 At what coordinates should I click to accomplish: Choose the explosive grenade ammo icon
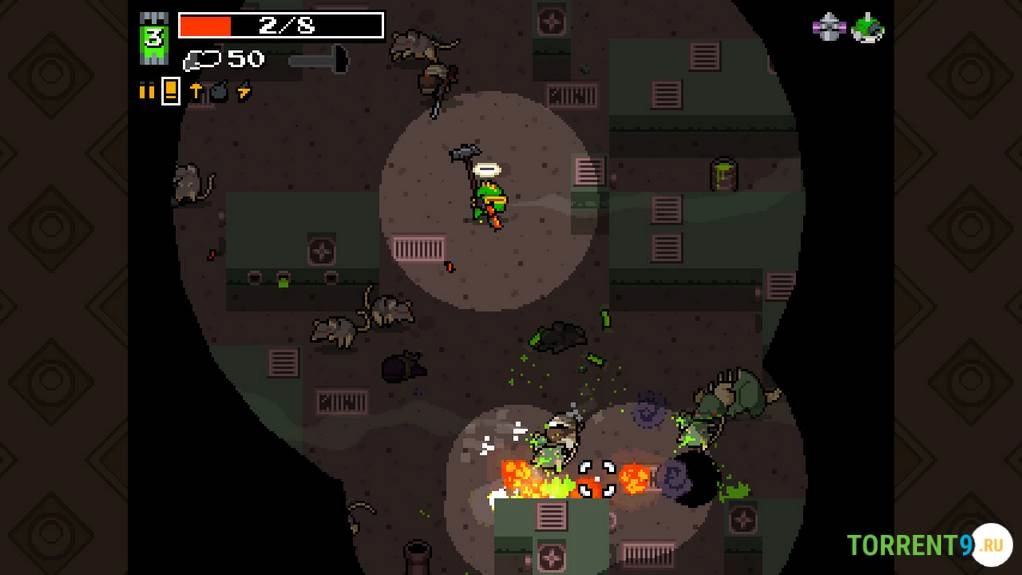[x=219, y=92]
